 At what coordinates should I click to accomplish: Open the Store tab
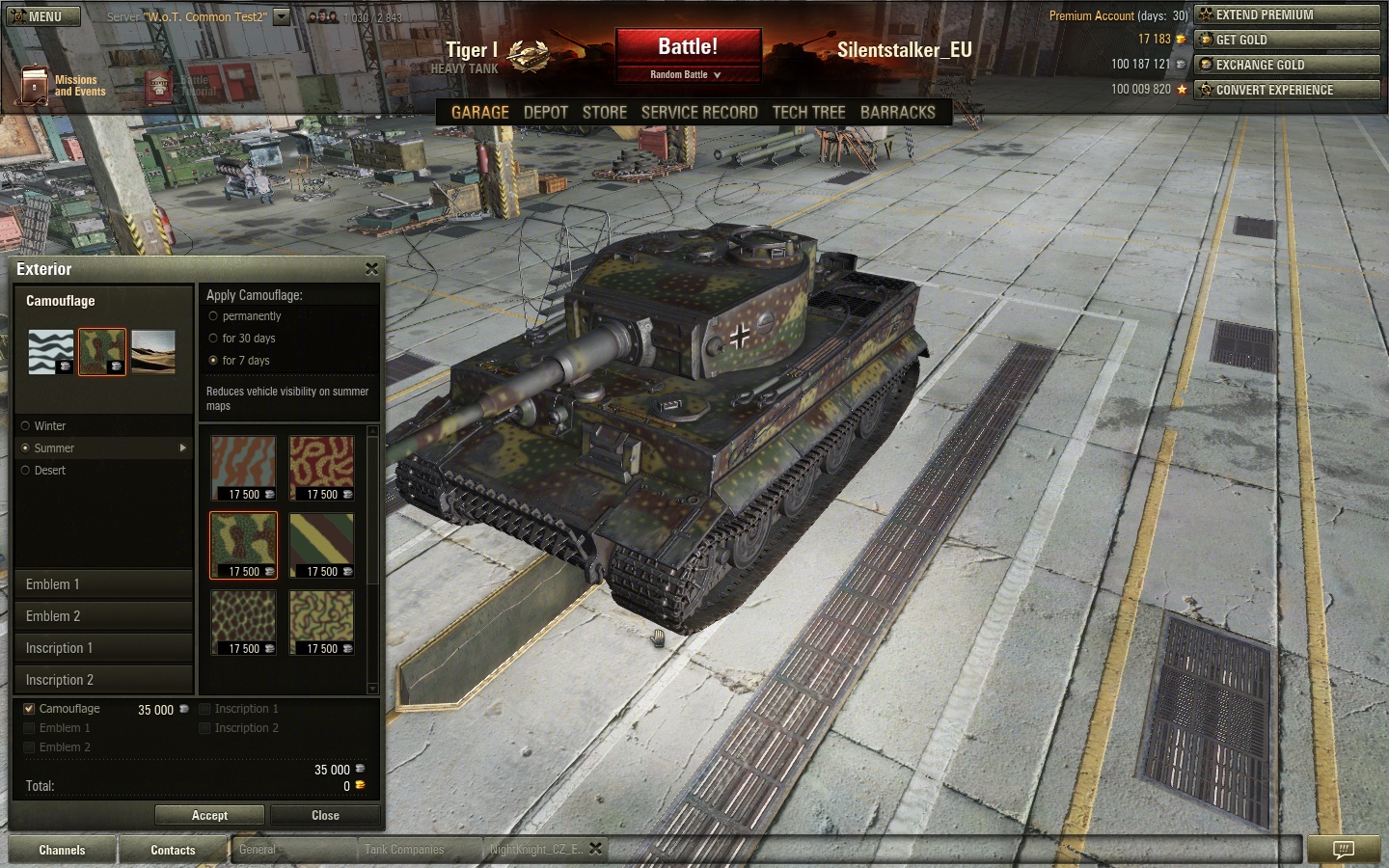click(x=604, y=113)
